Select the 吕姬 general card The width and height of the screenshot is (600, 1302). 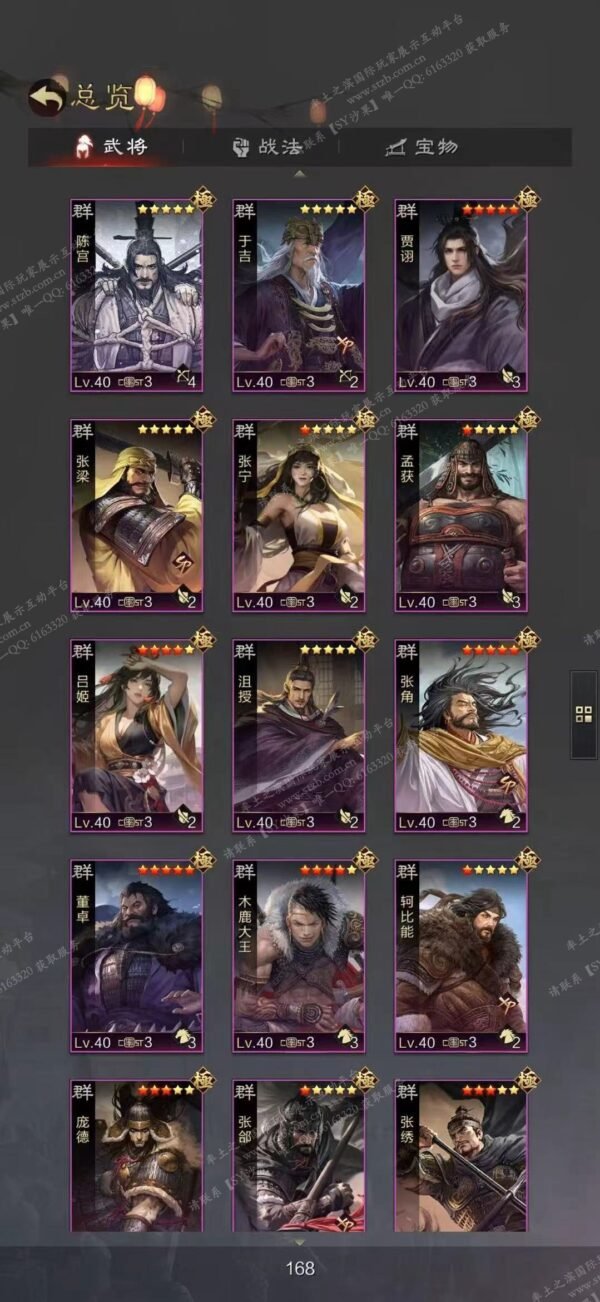[136, 735]
